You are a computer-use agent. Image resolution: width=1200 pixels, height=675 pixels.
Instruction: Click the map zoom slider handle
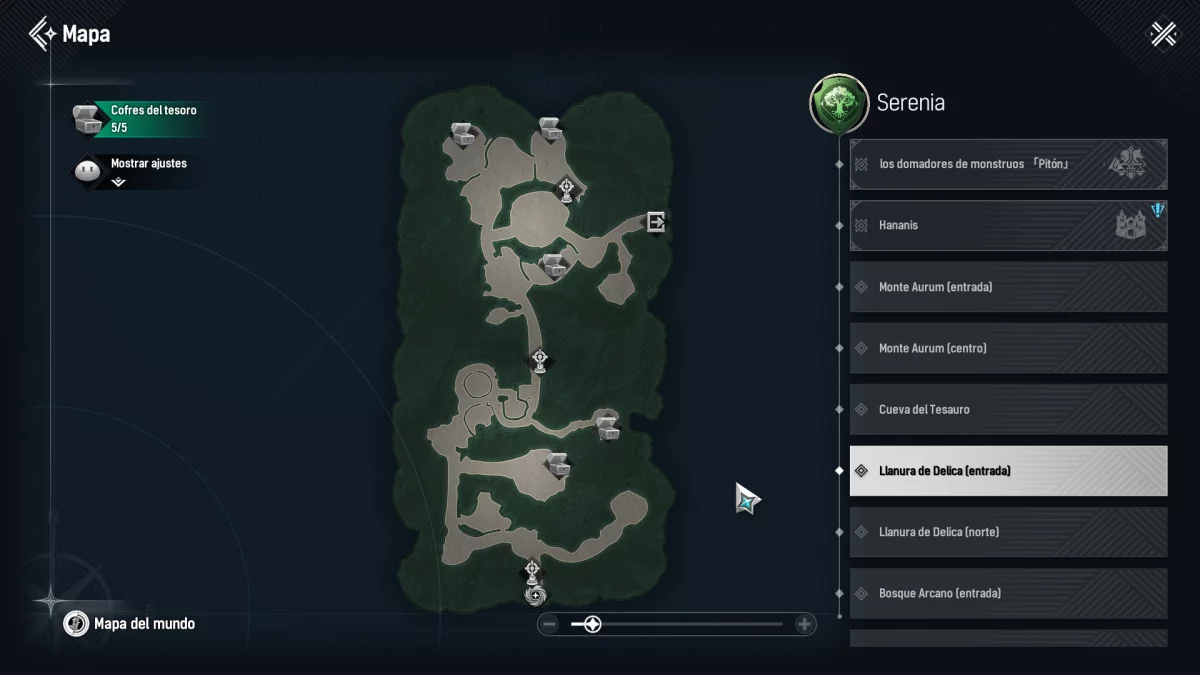[x=592, y=625]
